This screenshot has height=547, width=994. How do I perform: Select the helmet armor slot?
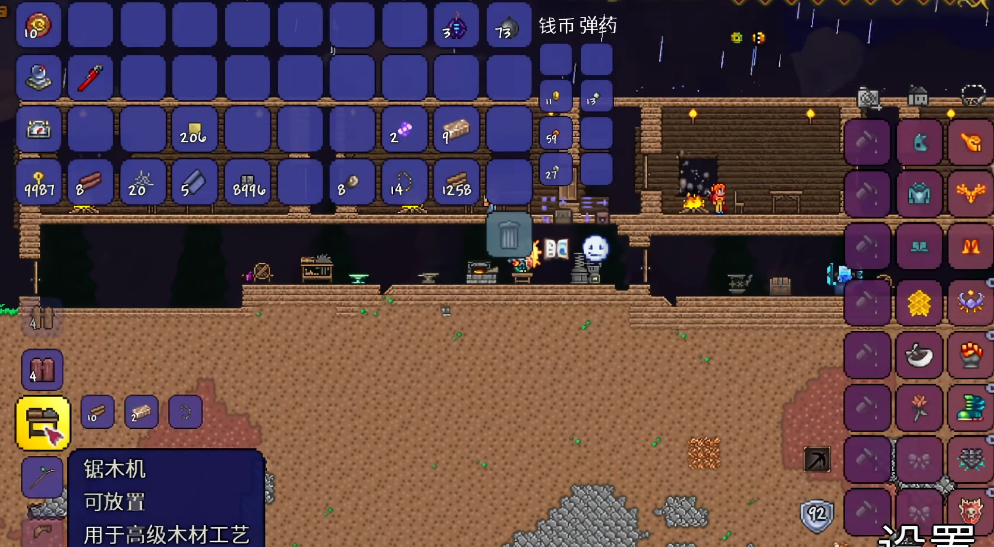(x=919, y=142)
